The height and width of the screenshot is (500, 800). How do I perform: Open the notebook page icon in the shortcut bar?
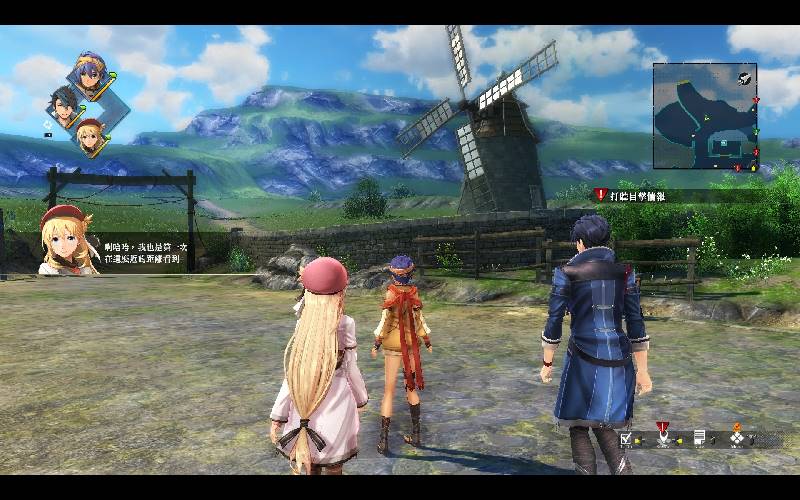pos(700,438)
